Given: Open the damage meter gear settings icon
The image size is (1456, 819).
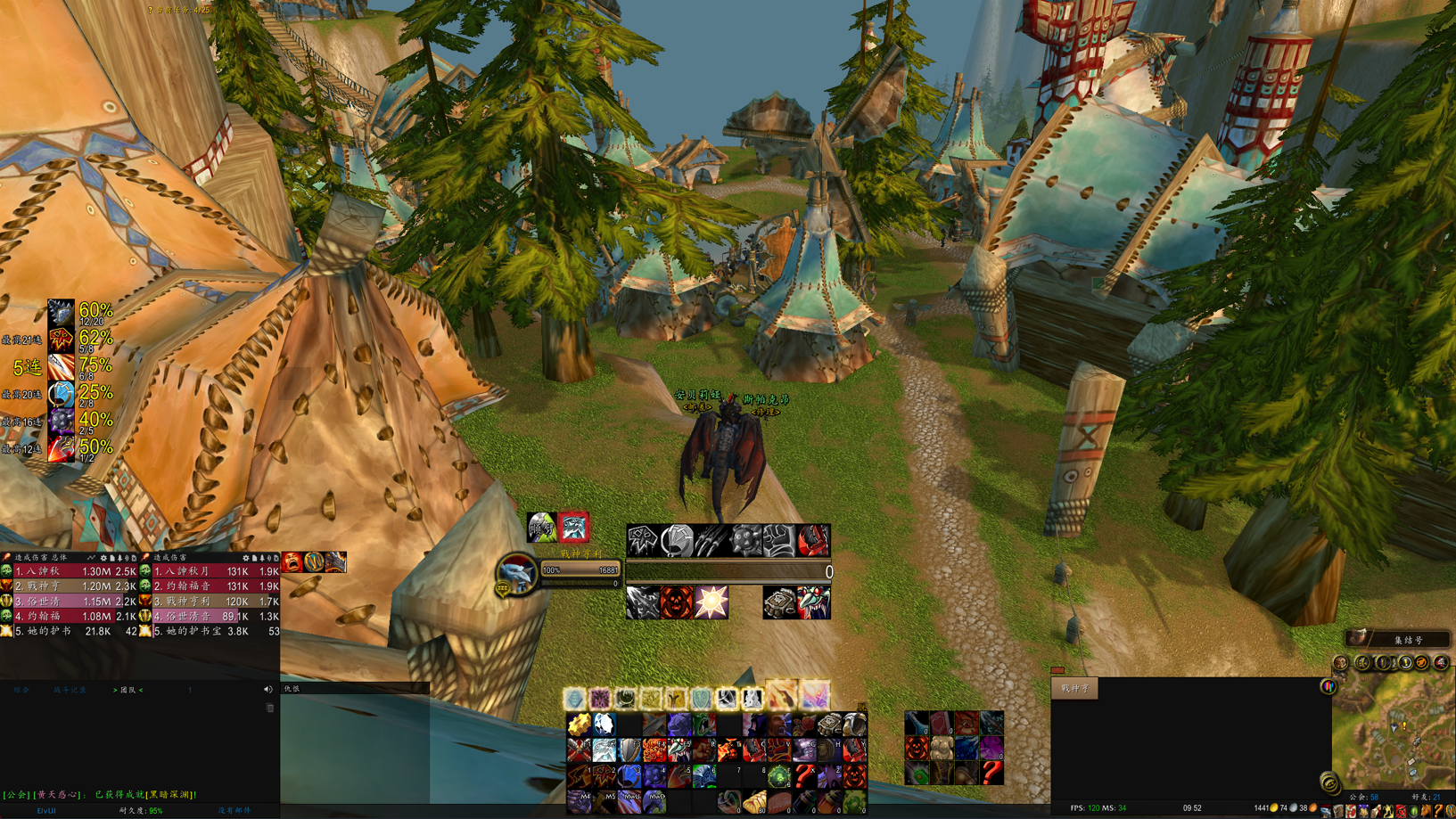Looking at the screenshot, I should point(104,558).
